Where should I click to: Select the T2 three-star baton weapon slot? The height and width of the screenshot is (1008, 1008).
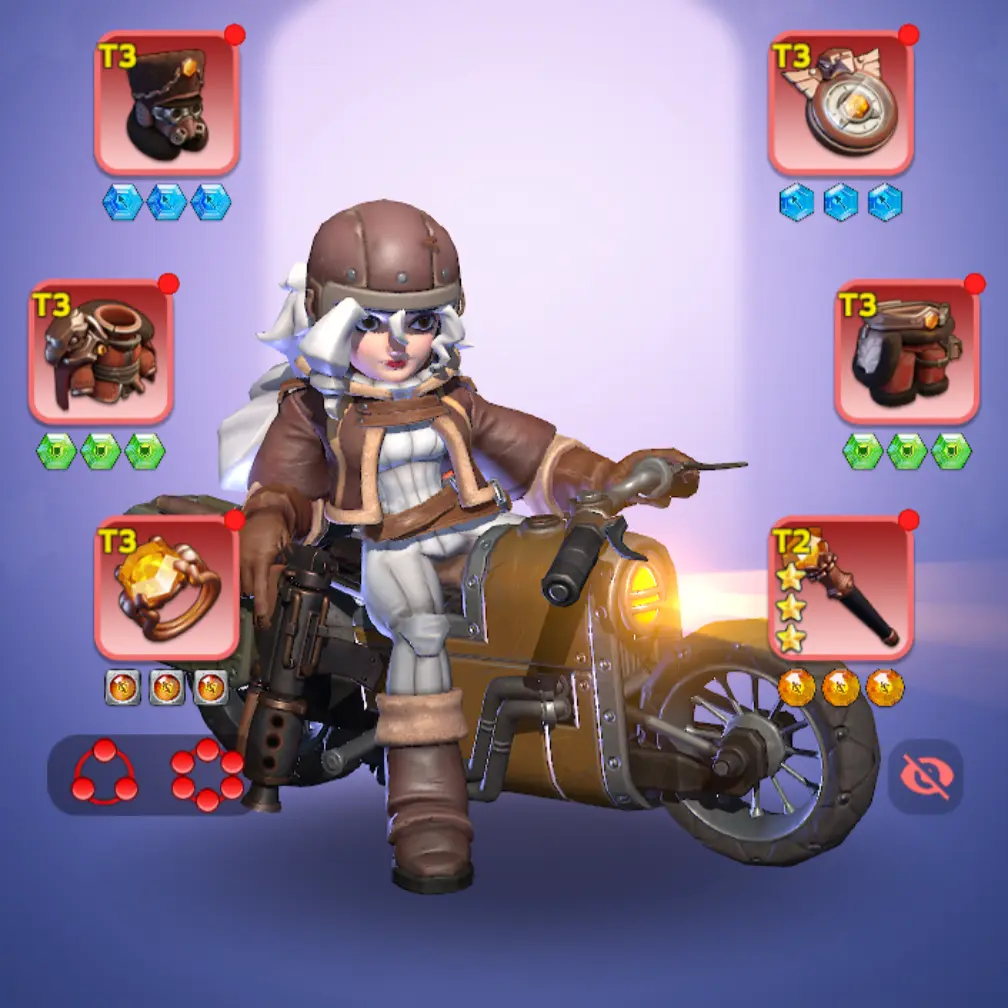pos(841,588)
